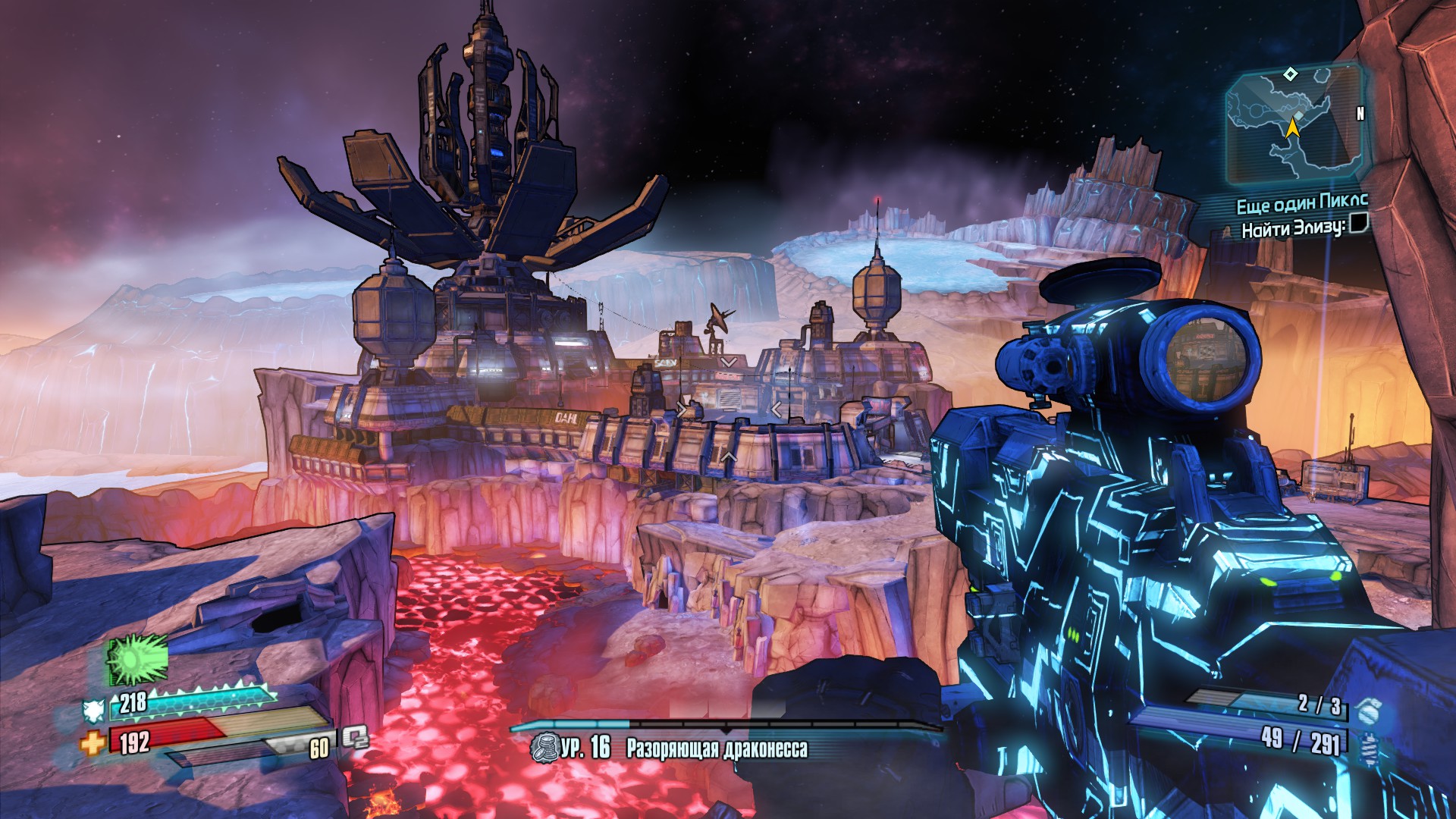Click the shield icon beside 218

[94, 710]
